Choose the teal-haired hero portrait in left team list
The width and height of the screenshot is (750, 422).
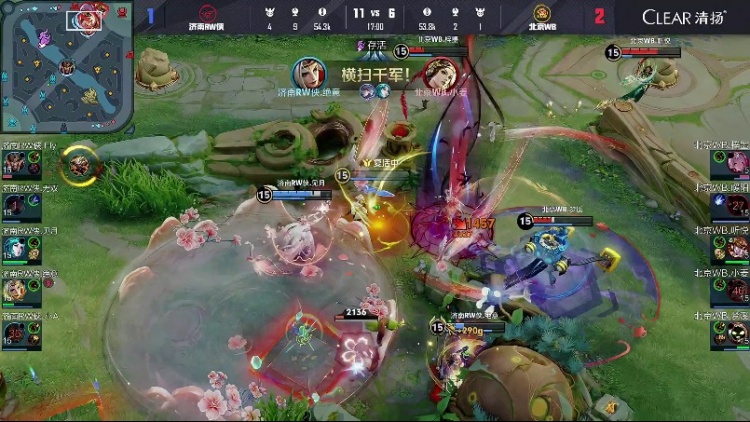click(15, 247)
